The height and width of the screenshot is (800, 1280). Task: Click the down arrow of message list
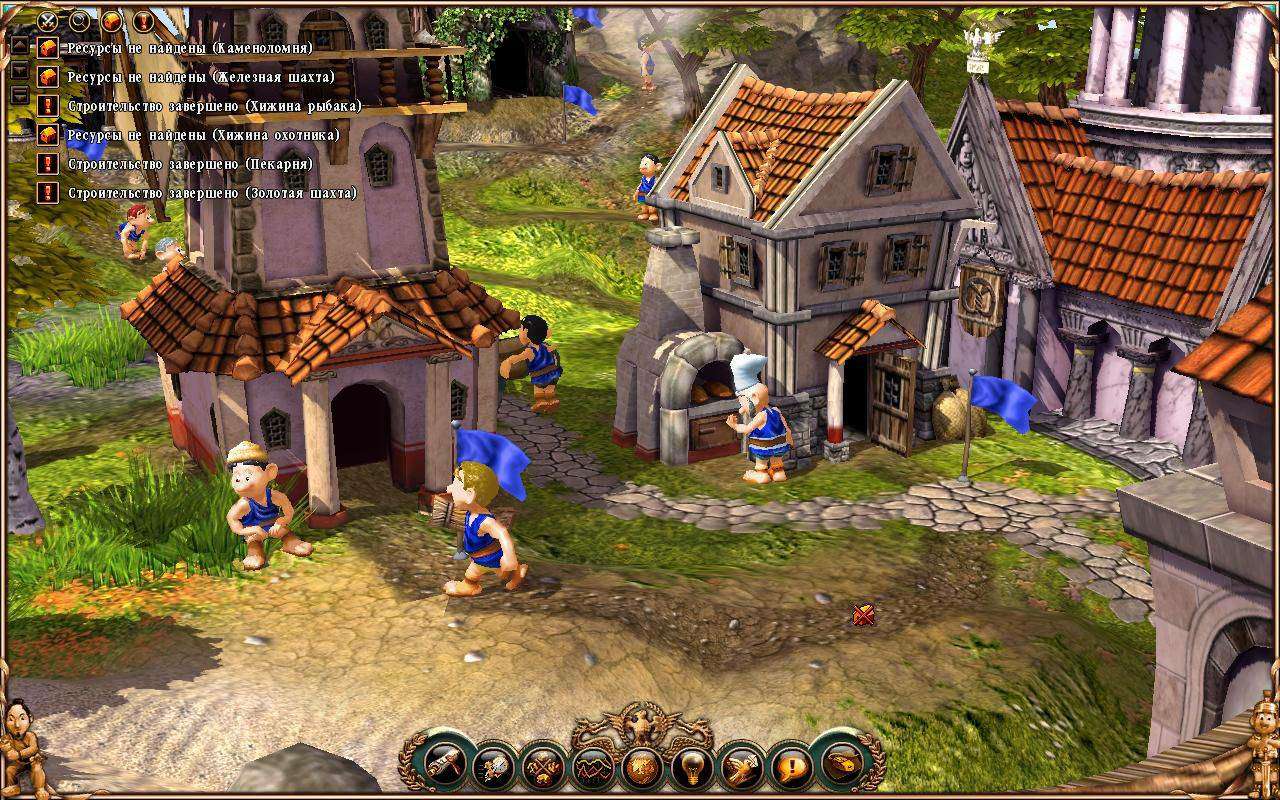pos(19,71)
